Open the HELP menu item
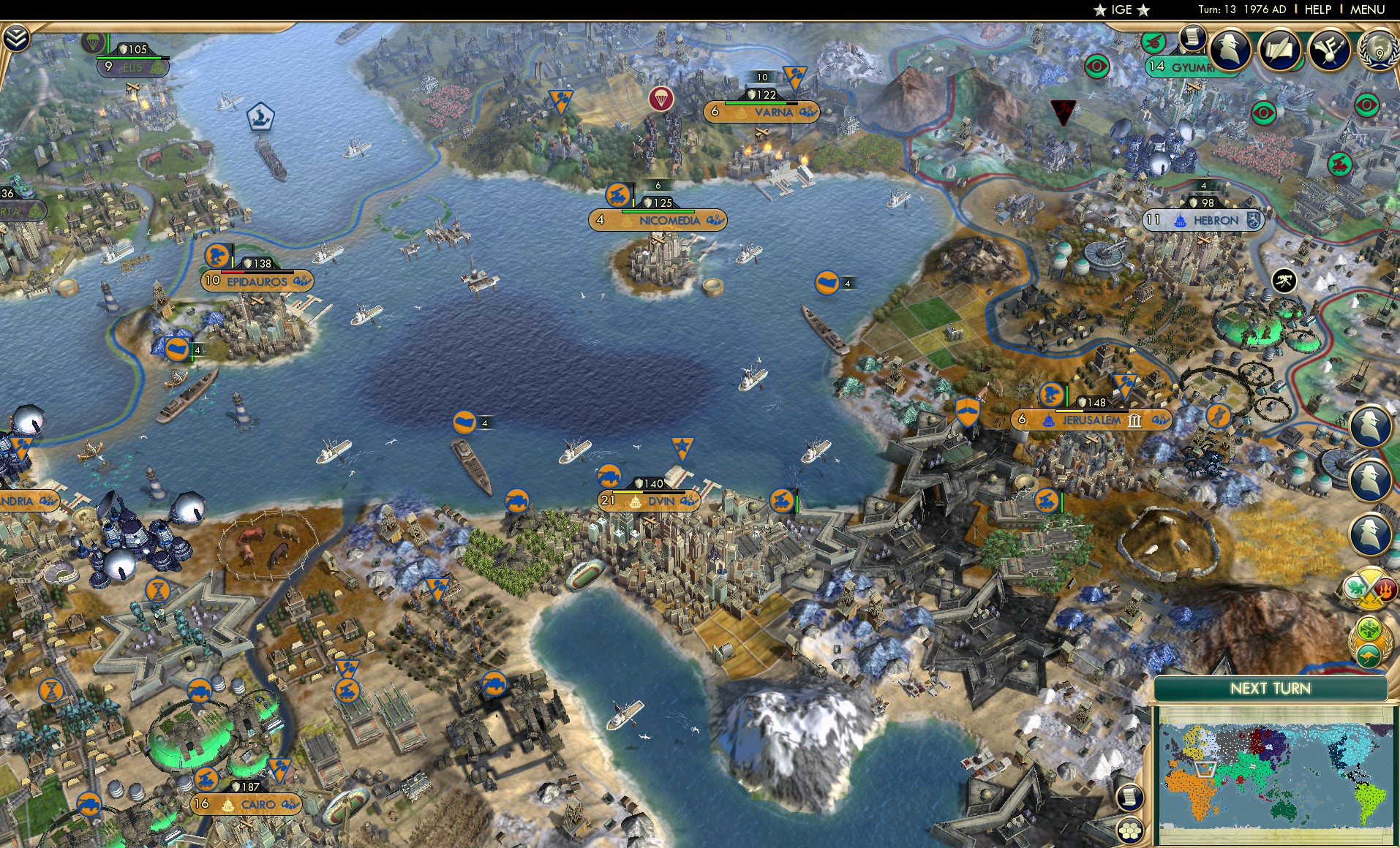 pos(1317,10)
